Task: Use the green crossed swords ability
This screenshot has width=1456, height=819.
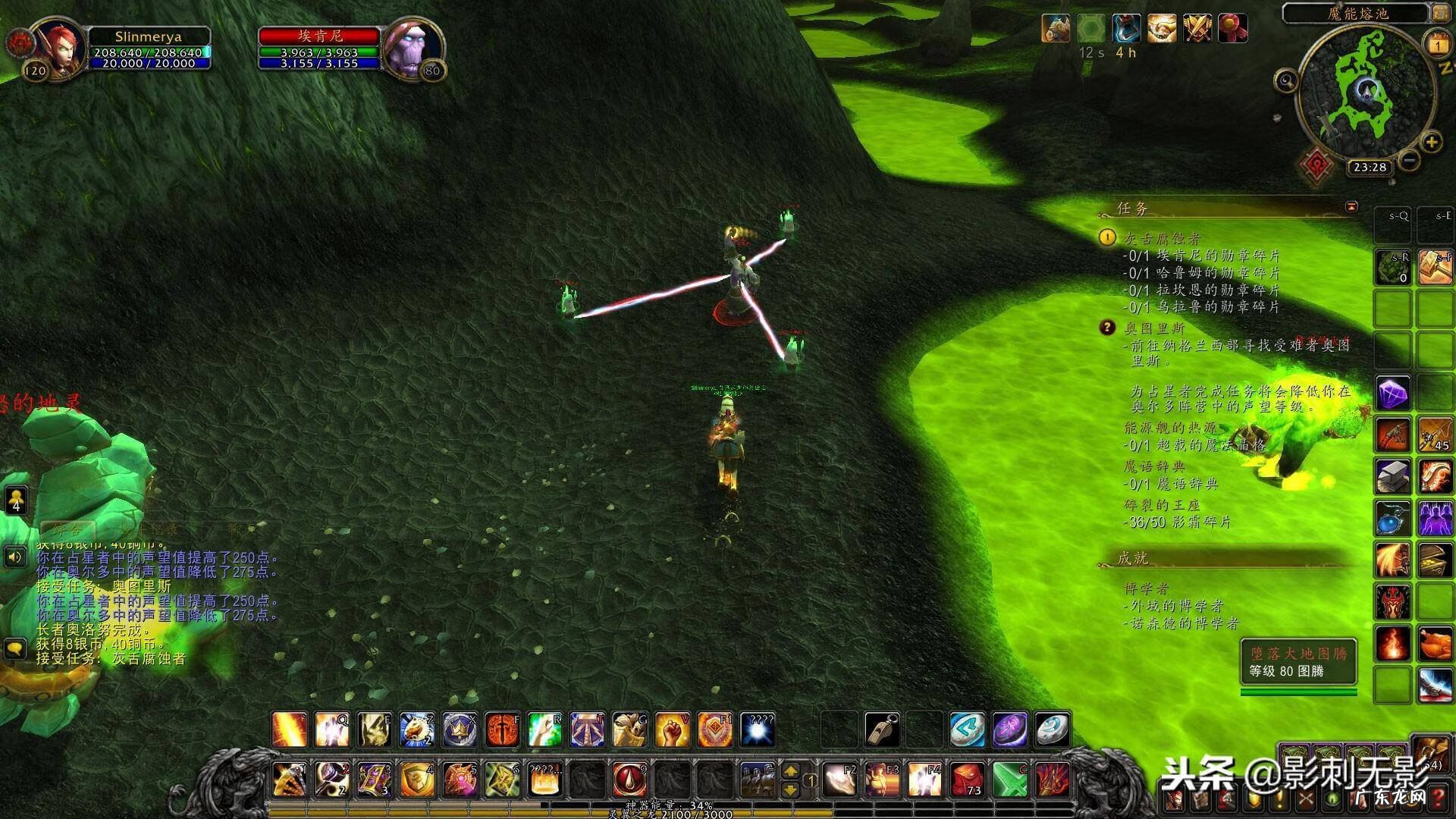Action: (x=1009, y=780)
